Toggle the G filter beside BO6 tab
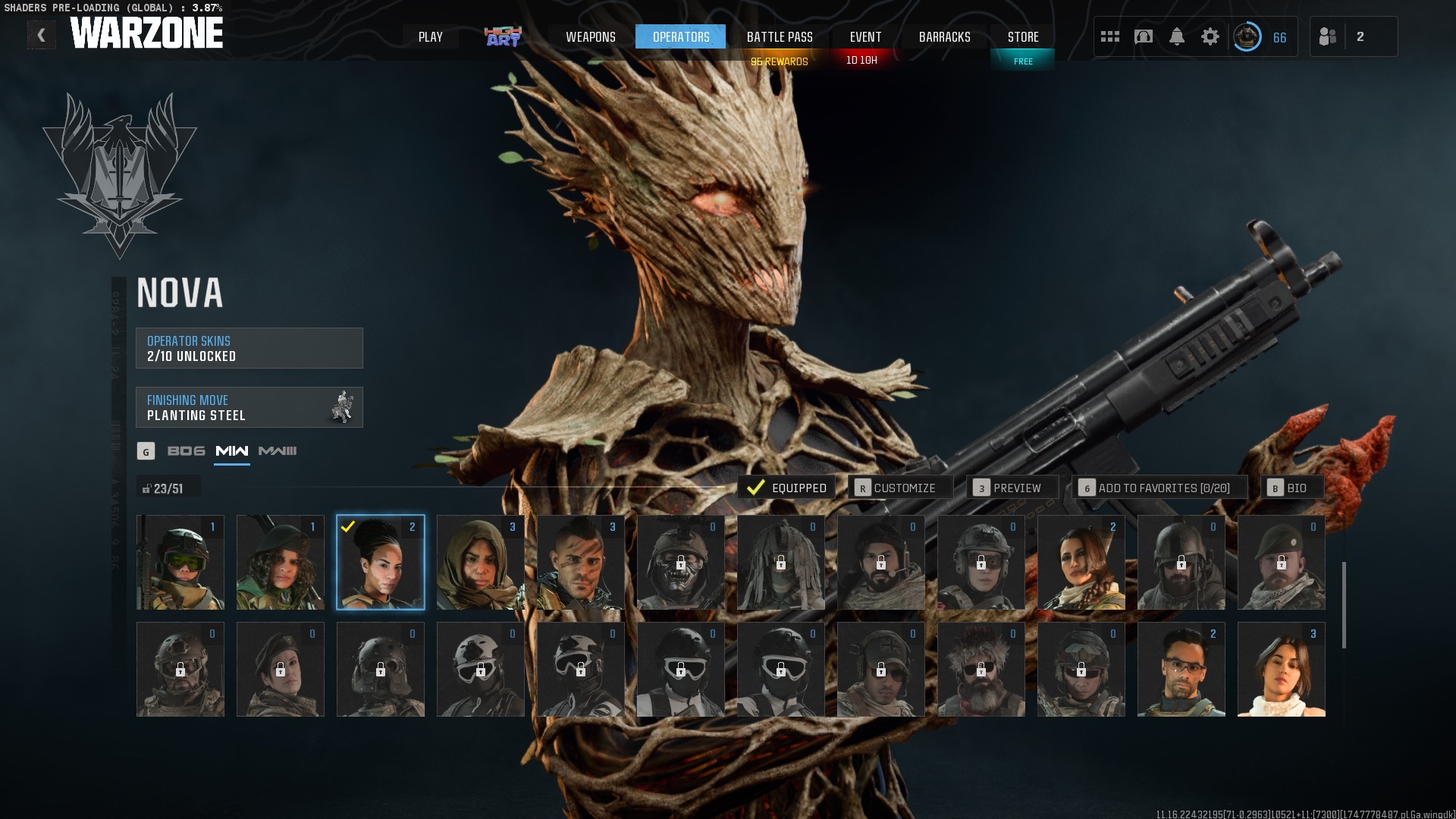Image resolution: width=1456 pixels, height=819 pixels. pos(146,450)
